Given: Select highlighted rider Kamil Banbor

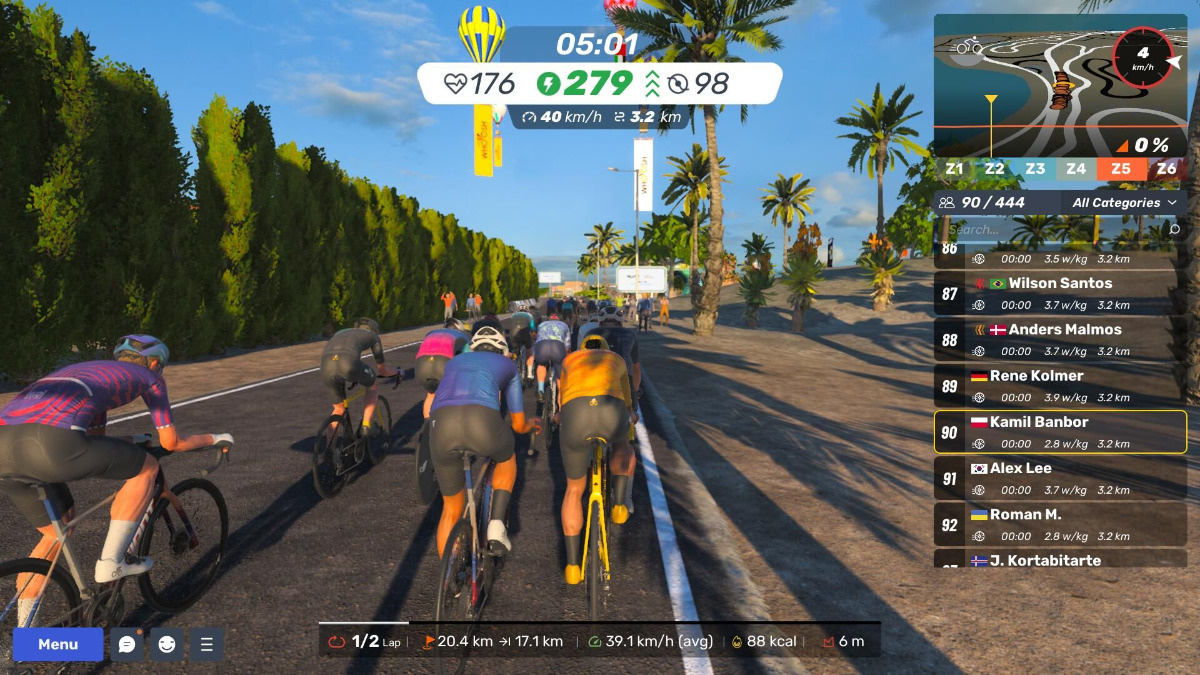Looking at the screenshot, I should coord(1060,432).
